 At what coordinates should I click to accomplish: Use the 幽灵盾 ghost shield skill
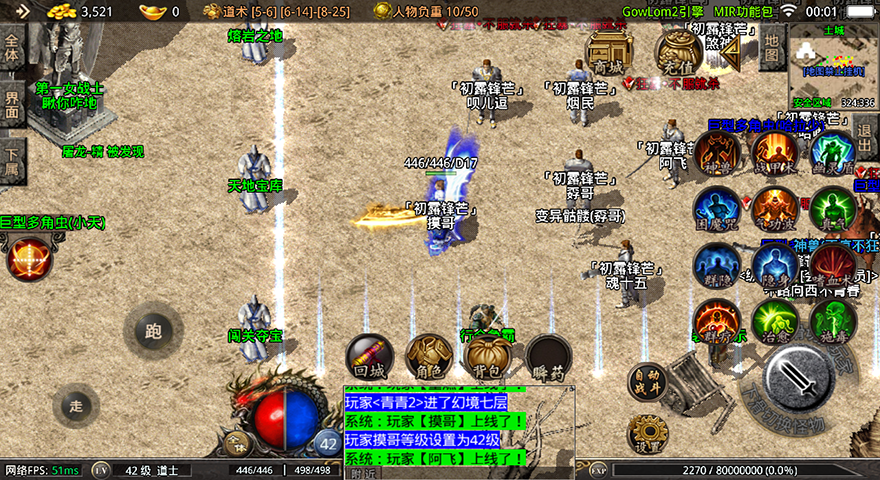(832, 152)
